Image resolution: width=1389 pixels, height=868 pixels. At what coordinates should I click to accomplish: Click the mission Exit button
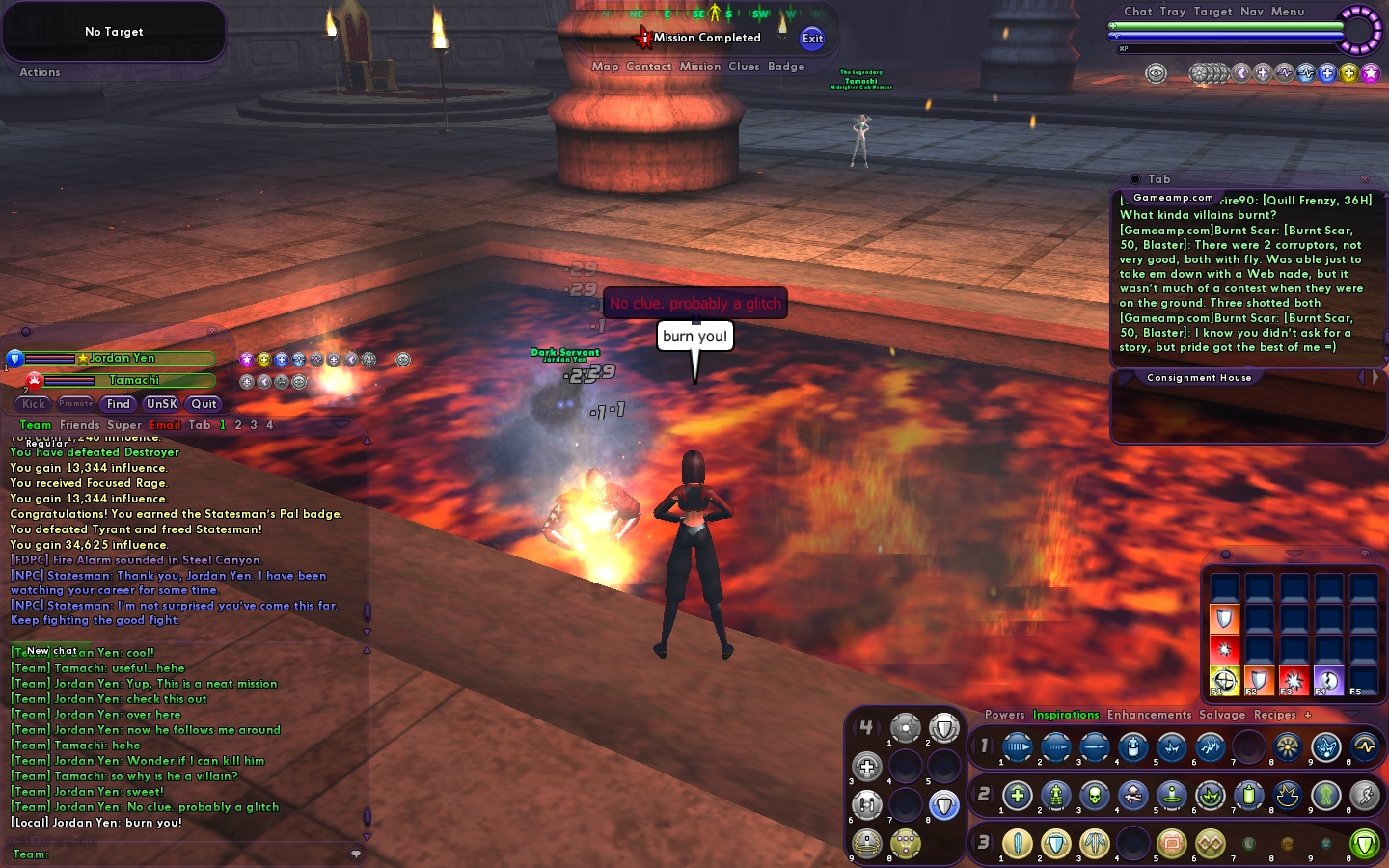point(812,39)
